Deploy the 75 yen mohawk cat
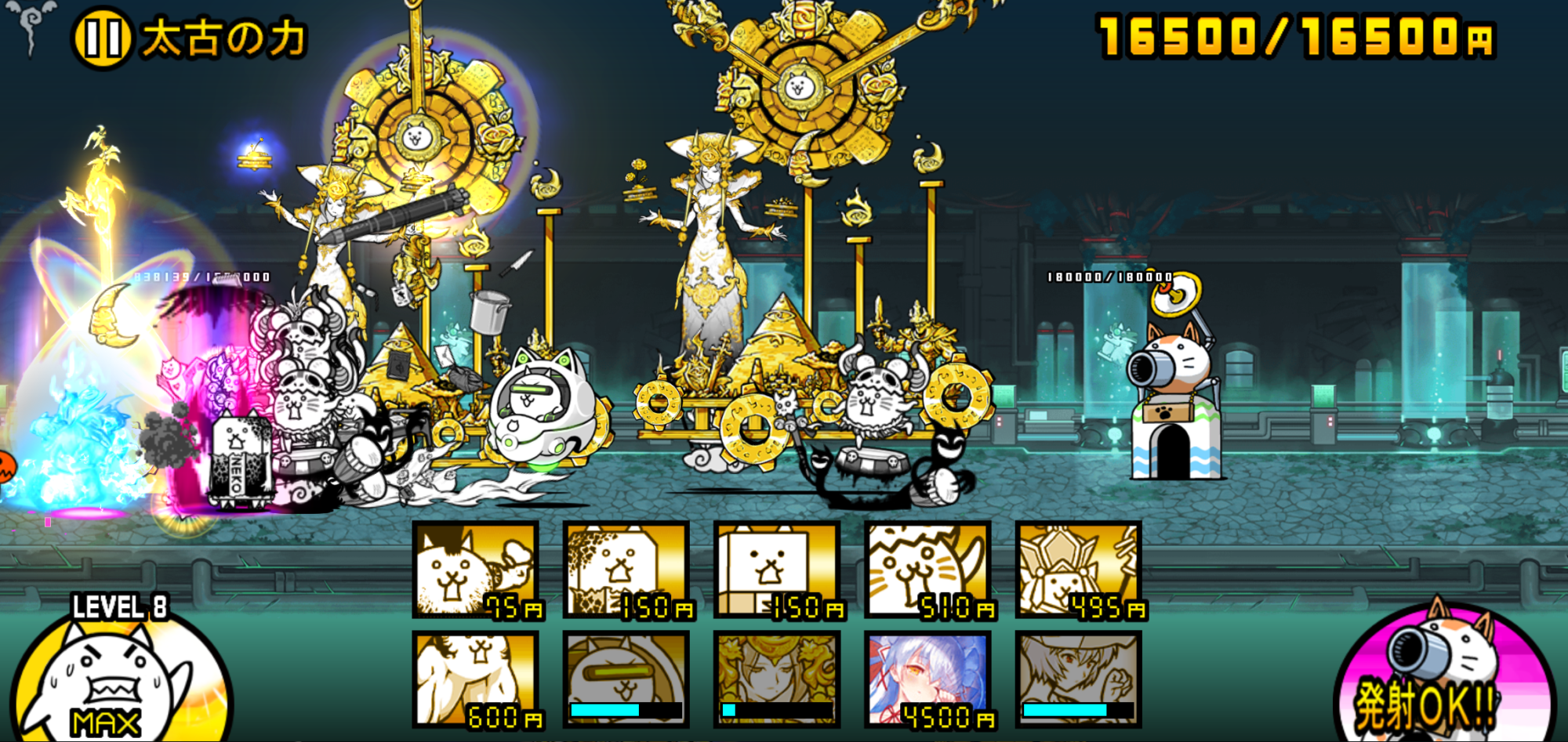The image size is (1568, 742). [x=476, y=570]
